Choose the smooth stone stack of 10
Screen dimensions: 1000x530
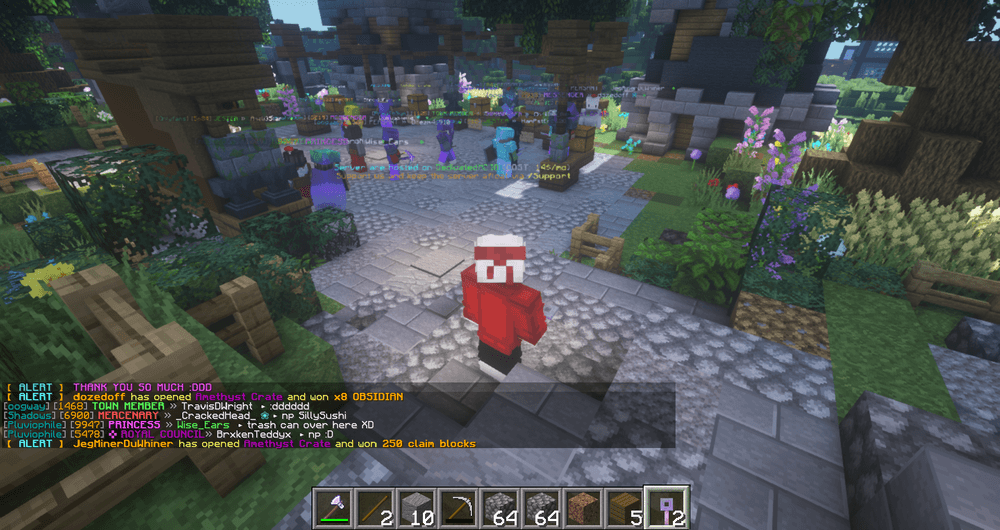click(x=417, y=507)
